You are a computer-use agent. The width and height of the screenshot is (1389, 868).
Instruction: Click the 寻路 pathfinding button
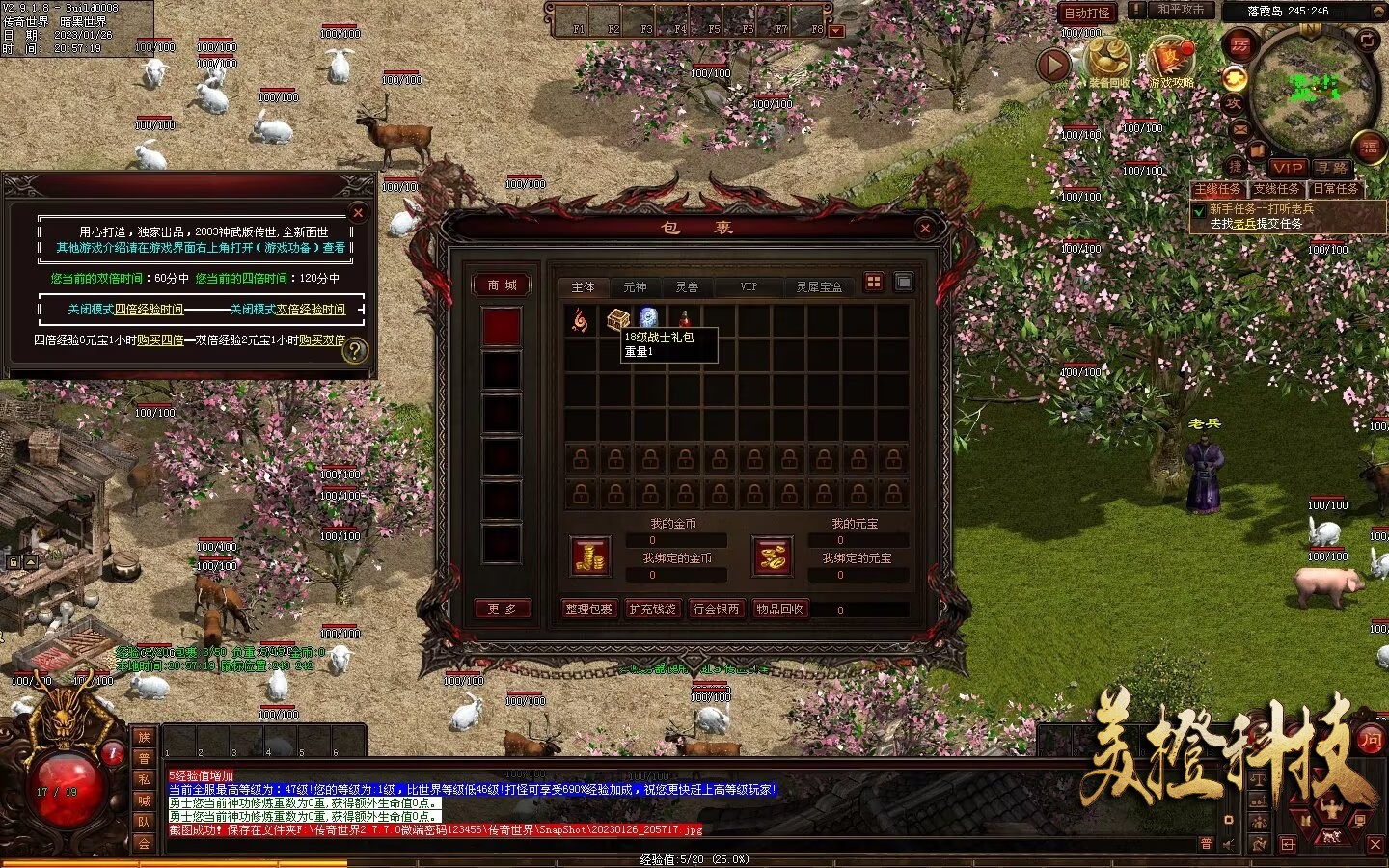click(x=1332, y=168)
